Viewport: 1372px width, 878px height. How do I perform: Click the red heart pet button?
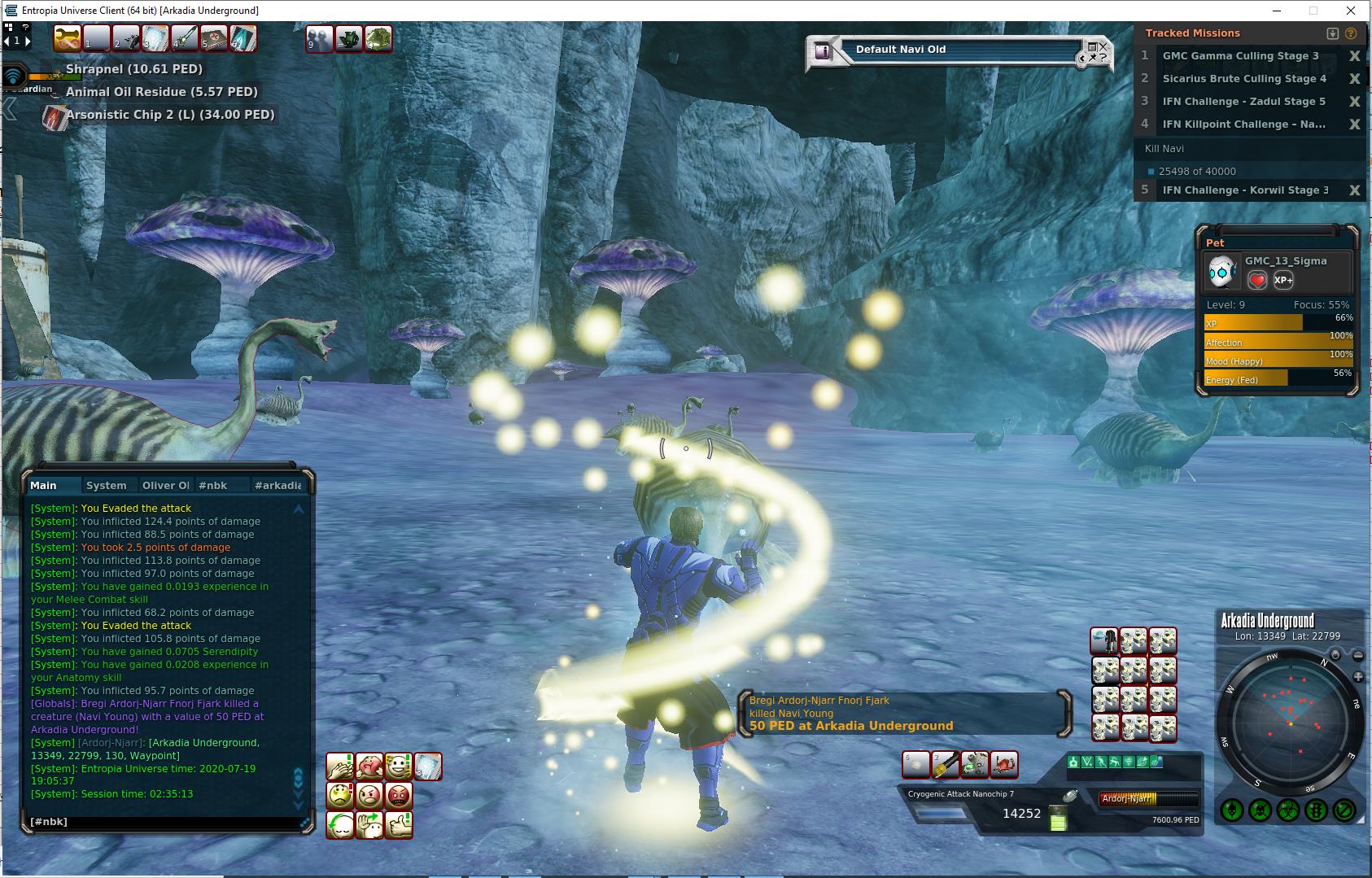[1257, 281]
